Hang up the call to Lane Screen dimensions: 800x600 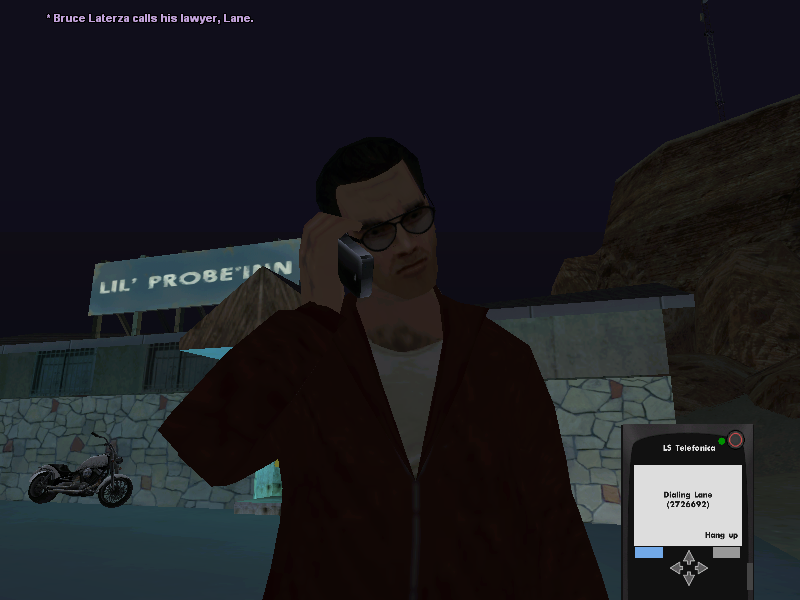click(721, 535)
